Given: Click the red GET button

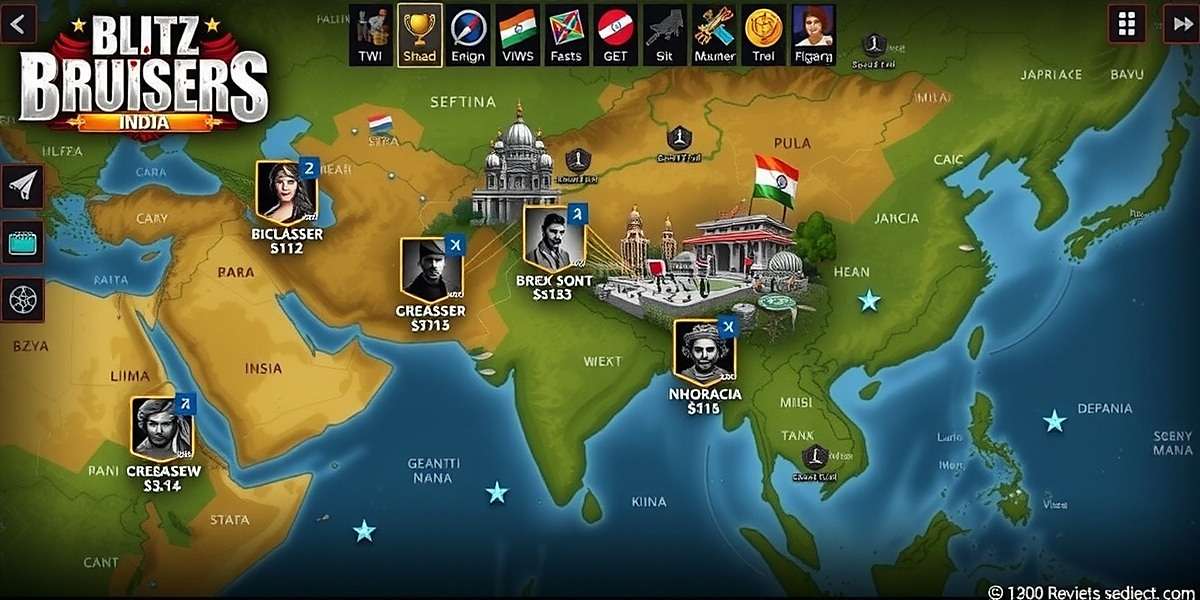Looking at the screenshot, I should click(615, 34).
